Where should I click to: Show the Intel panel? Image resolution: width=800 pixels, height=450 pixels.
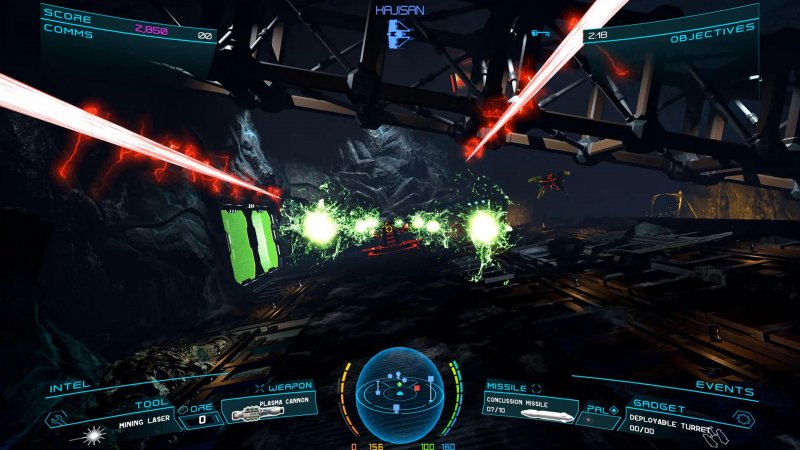click(x=63, y=383)
